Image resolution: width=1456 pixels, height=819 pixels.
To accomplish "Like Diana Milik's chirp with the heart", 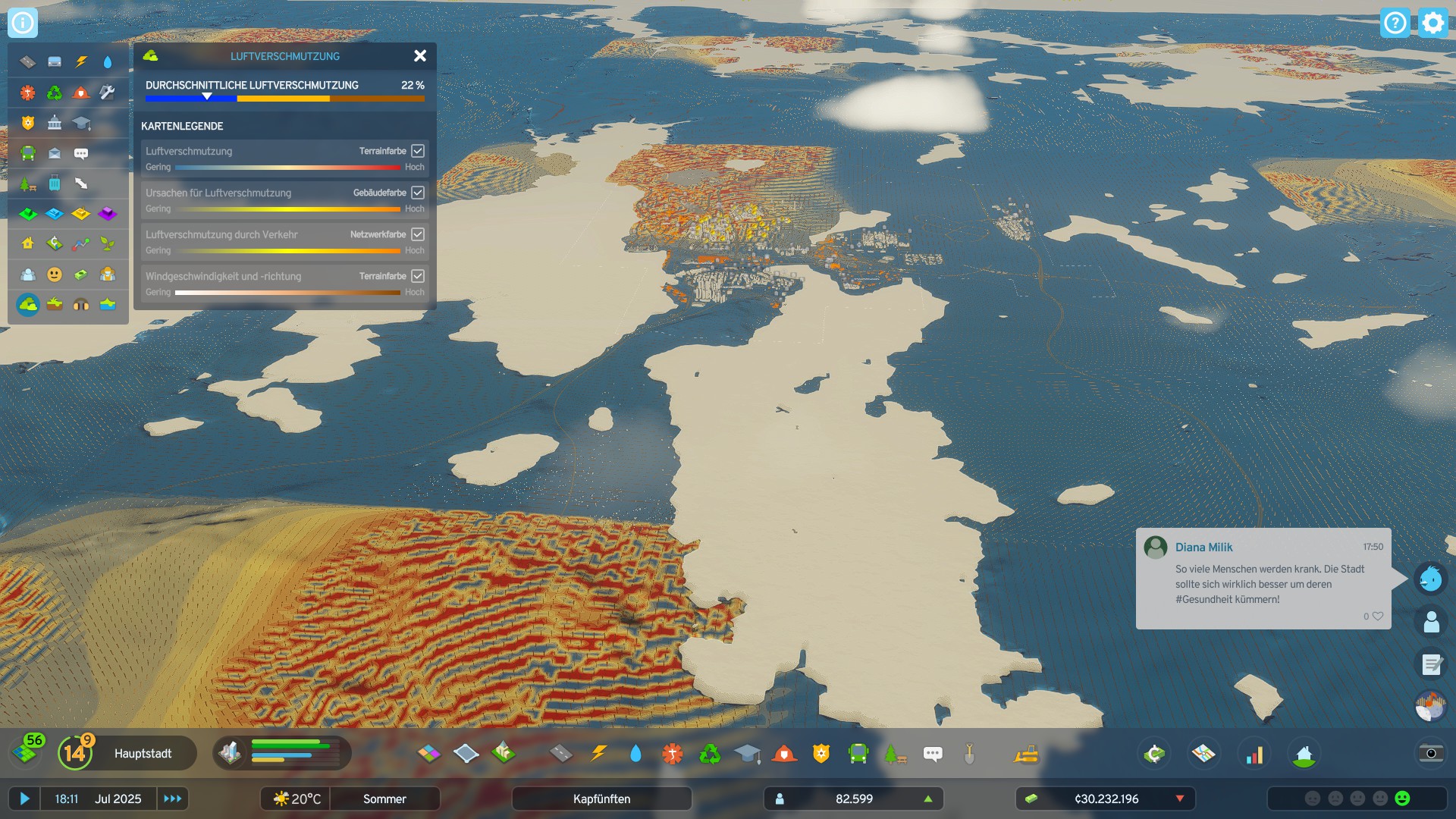I will click(1376, 617).
